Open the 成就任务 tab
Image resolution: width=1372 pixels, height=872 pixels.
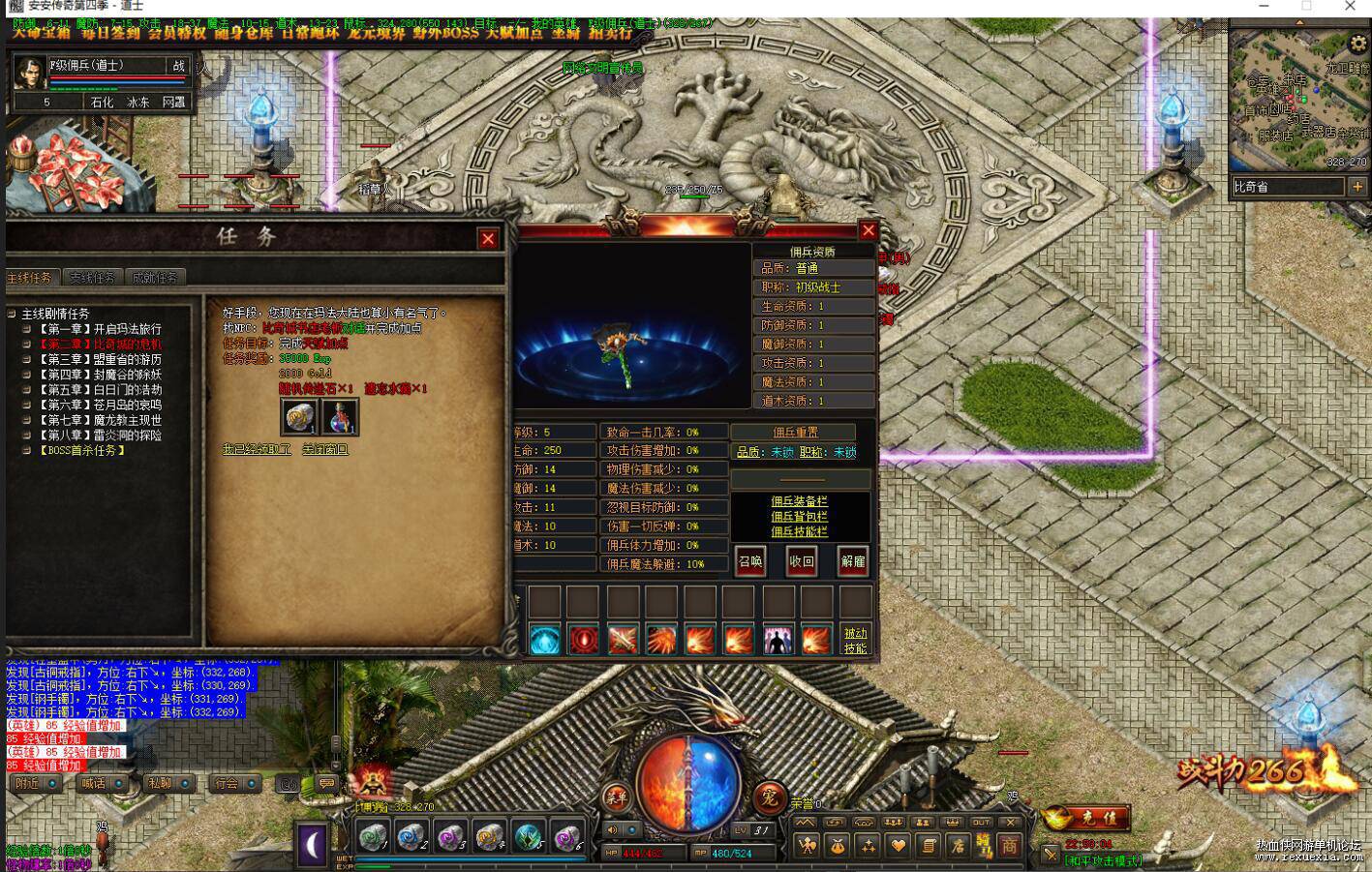click(154, 278)
